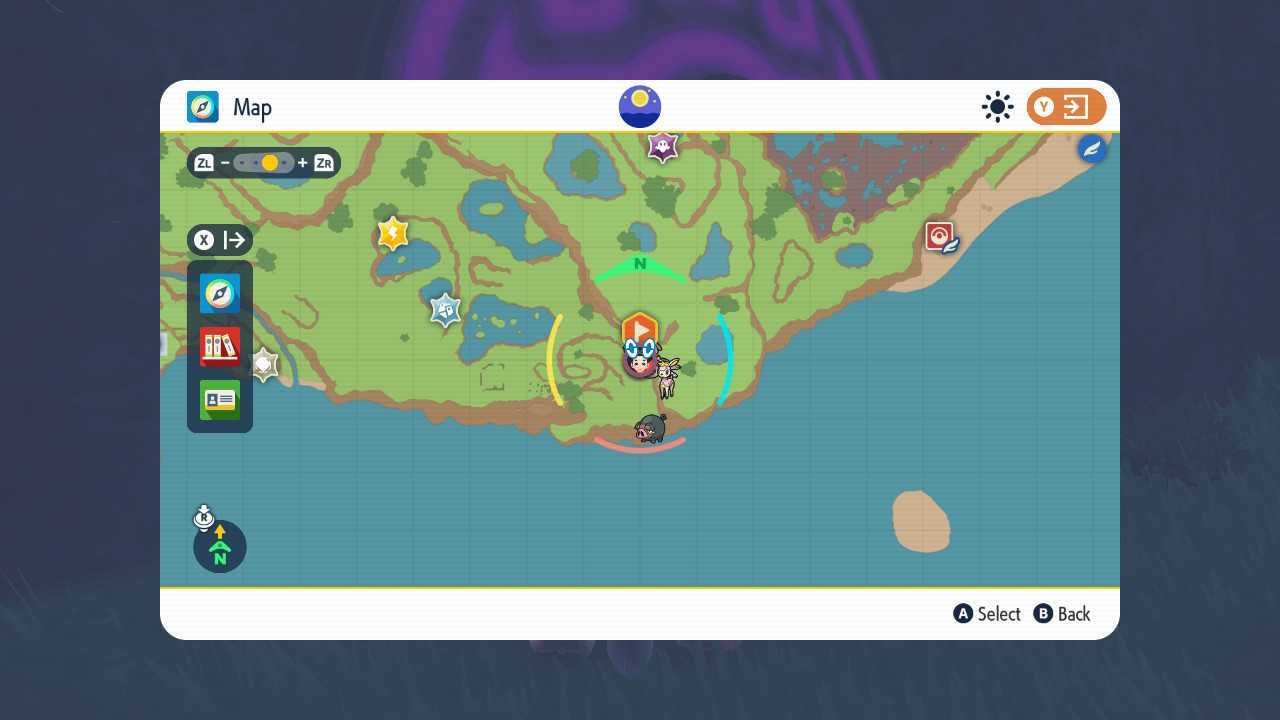
Task: Reset map orientation with the N compass
Action: pos(220,547)
